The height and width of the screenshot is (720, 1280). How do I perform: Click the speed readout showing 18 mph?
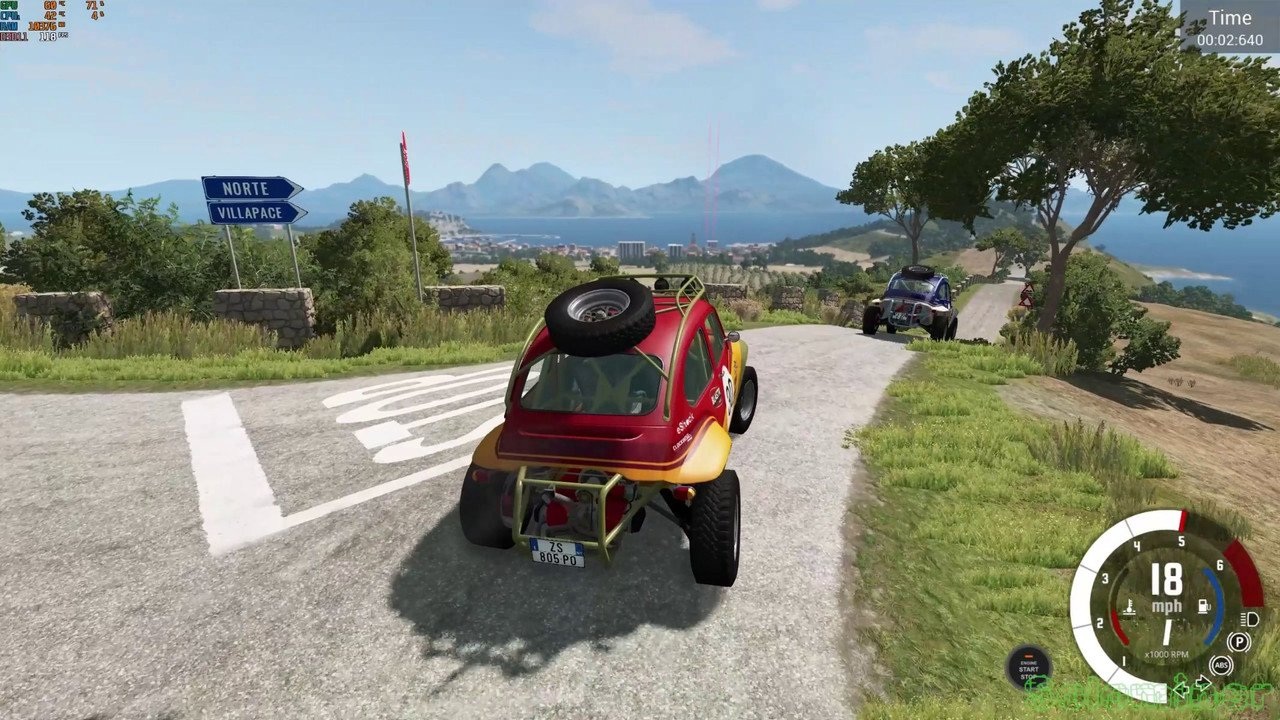click(1167, 578)
